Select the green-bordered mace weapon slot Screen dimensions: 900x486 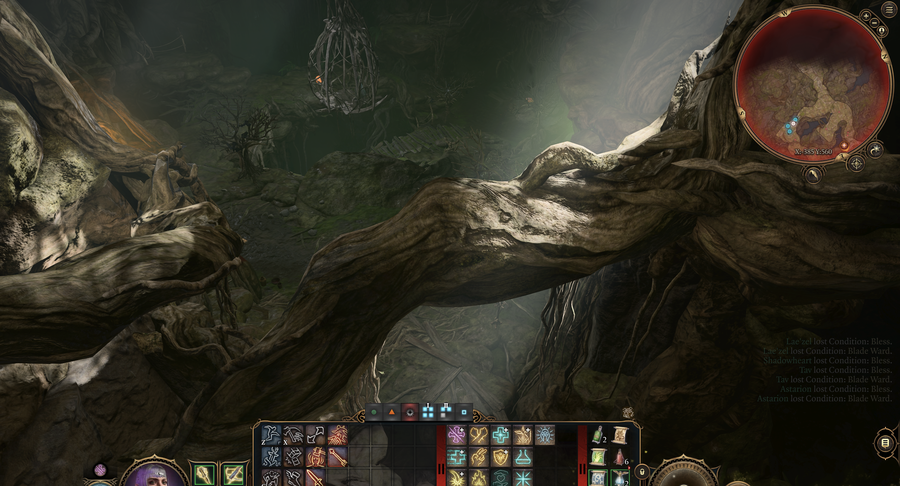[x=203, y=473]
